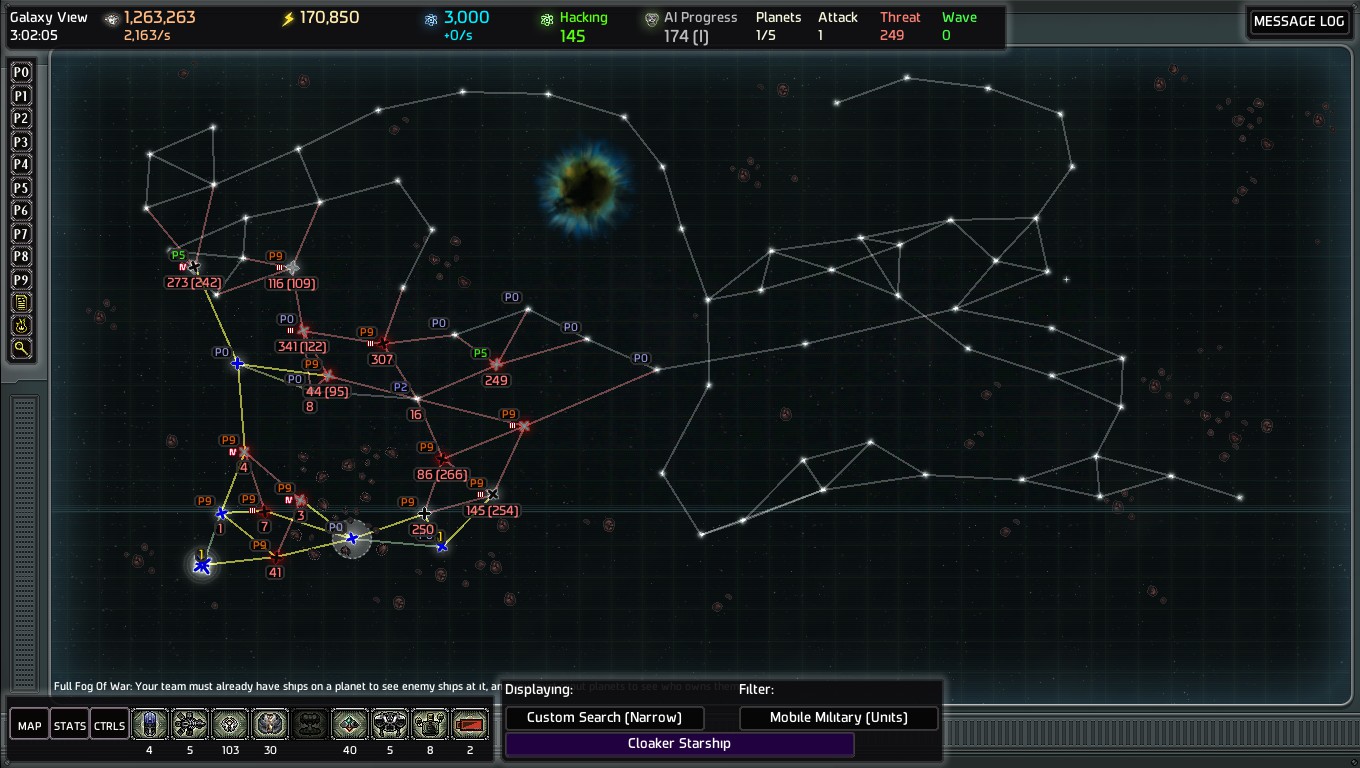Select the diamond ship icon with count 40
This screenshot has width=1360, height=768.
[x=350, y=724]
